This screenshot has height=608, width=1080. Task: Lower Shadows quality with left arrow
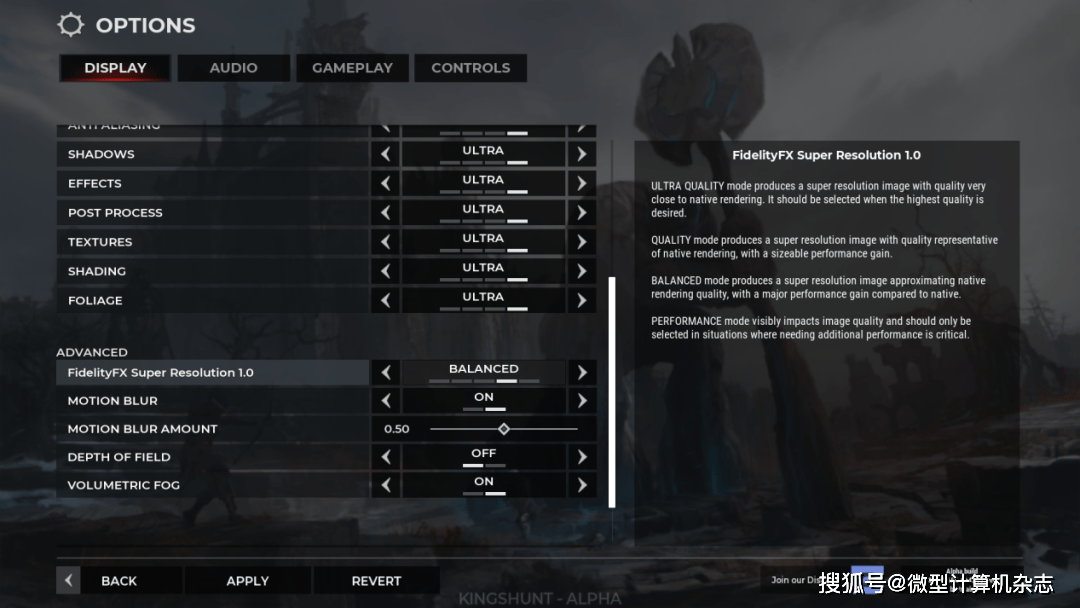[385, 155]
